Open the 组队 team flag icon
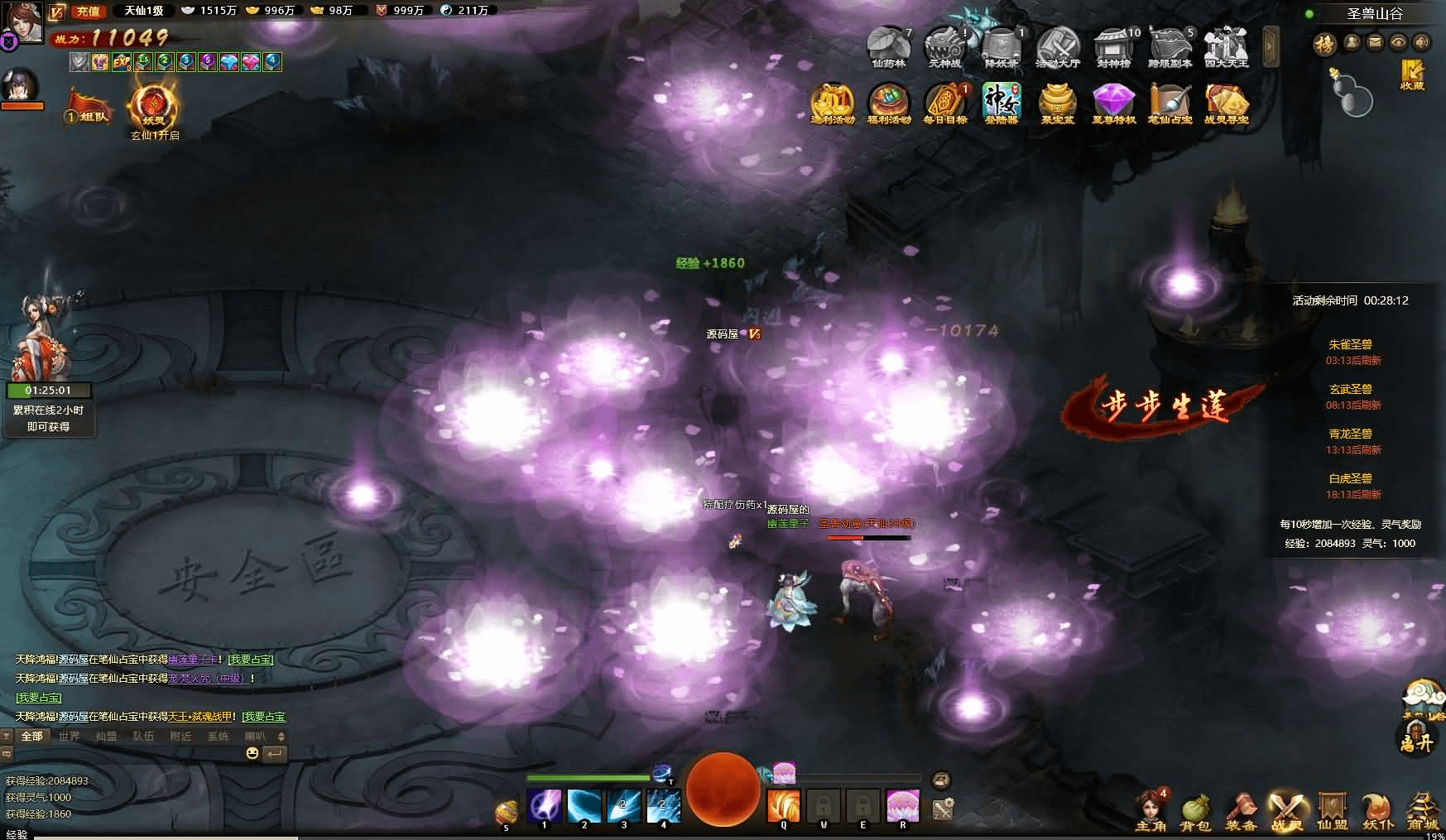 89,108
